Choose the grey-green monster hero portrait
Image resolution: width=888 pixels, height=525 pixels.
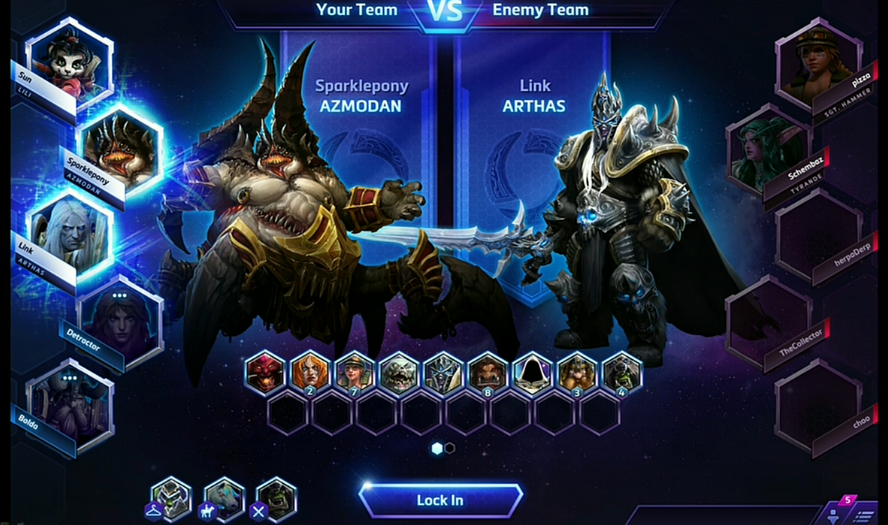point(399,372)
